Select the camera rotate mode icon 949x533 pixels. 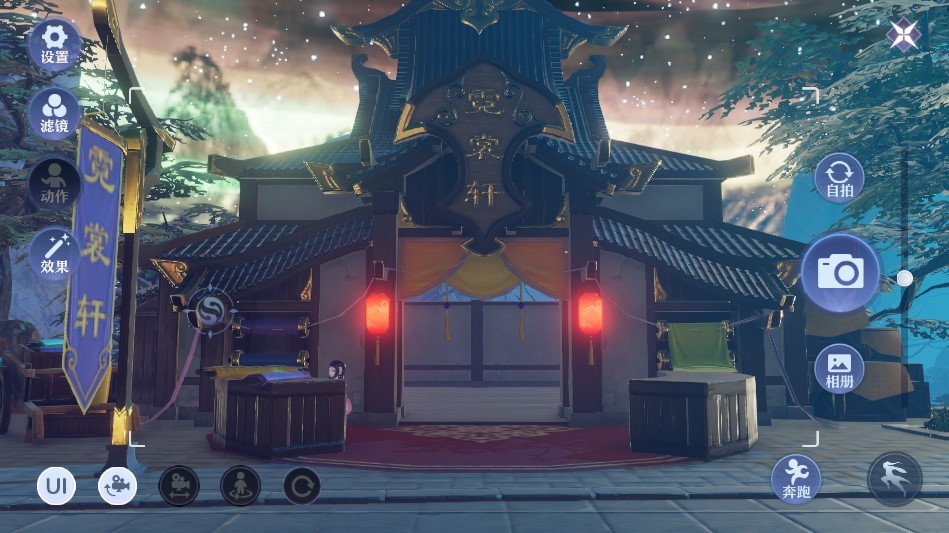coord(118,486)
